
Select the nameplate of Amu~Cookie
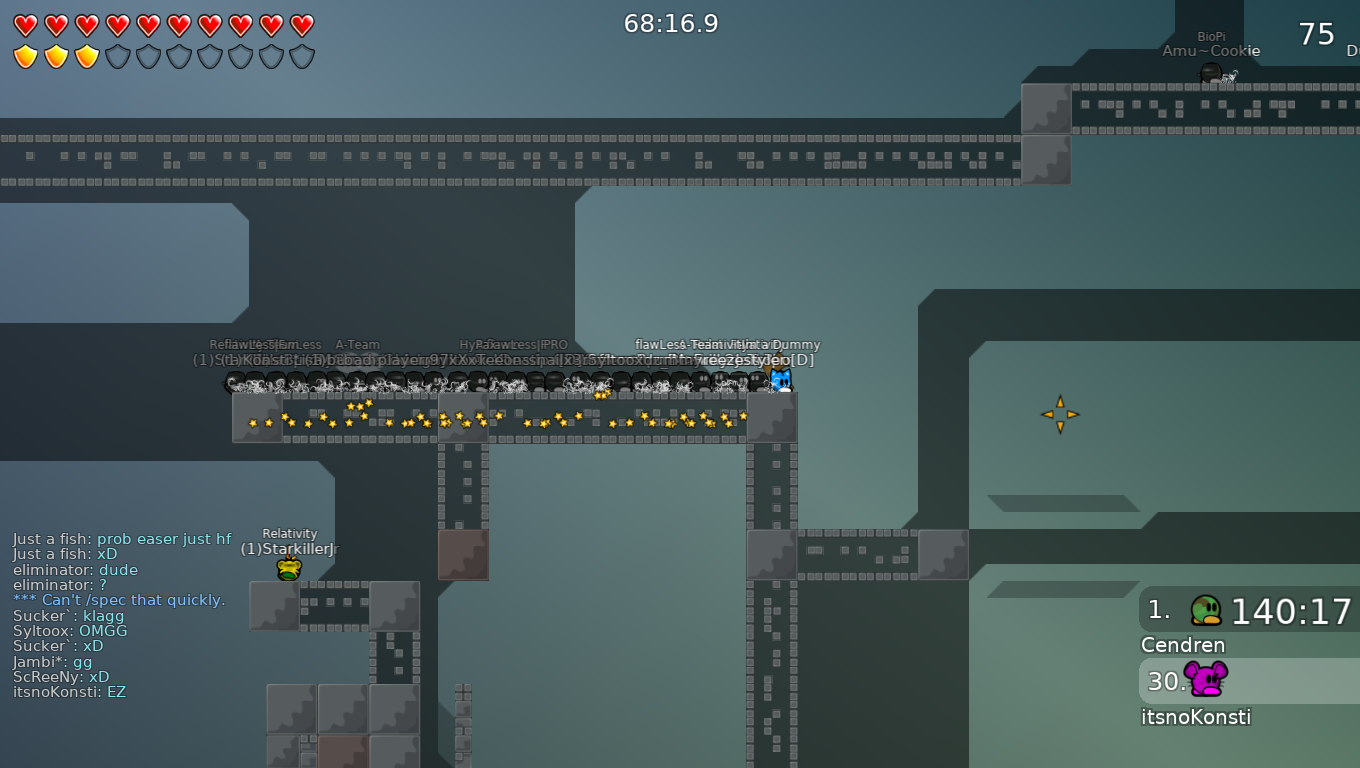(x=1211, y=50)
